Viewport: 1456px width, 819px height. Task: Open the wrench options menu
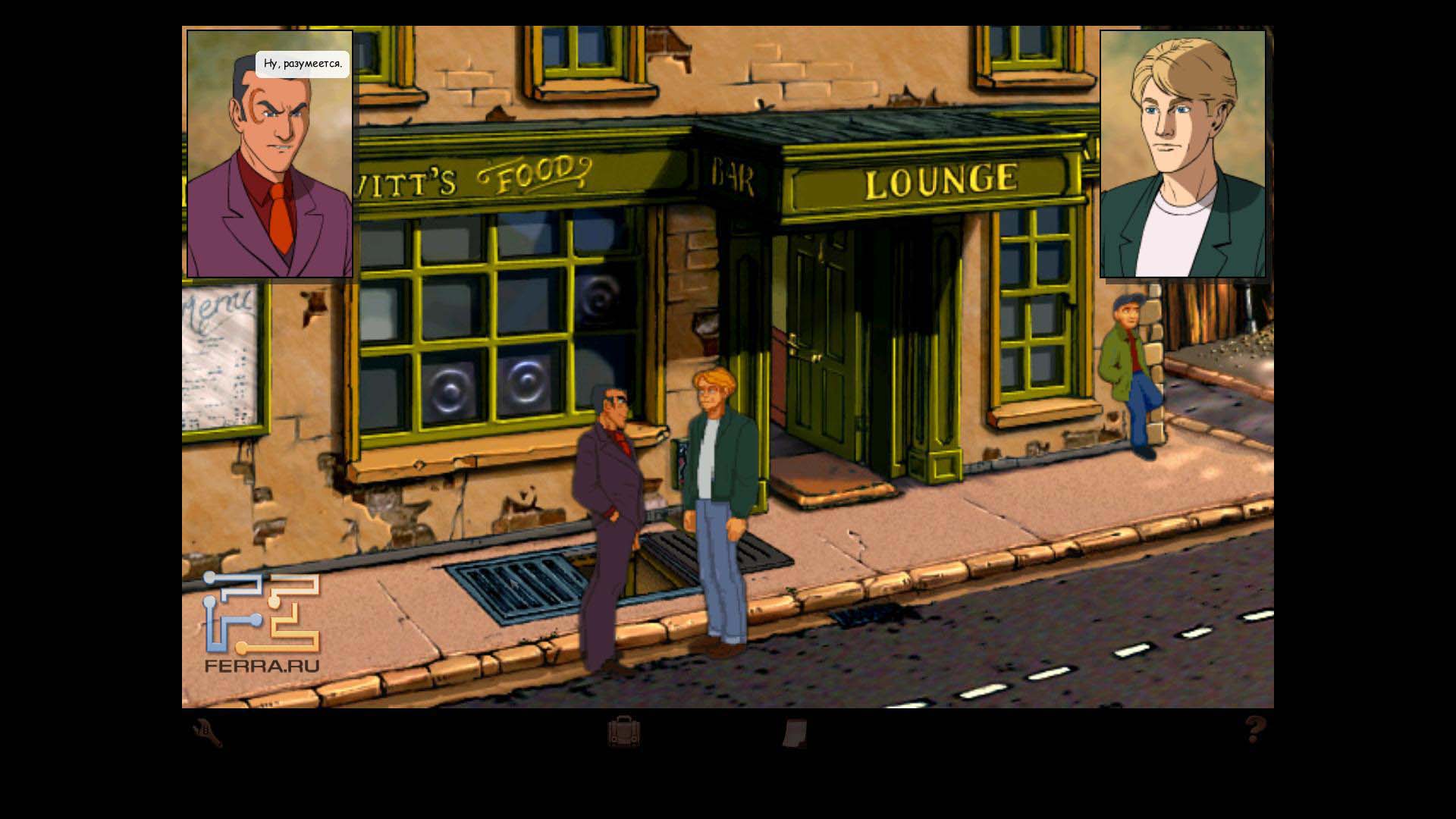click(x=207, y=733)
